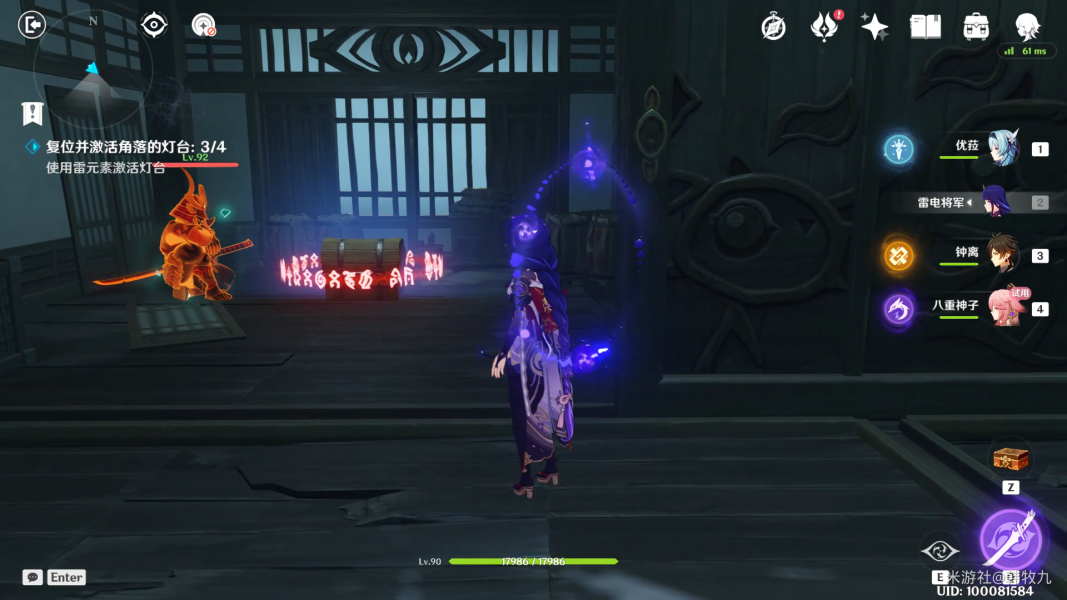Image resolution: width=1067 pixels, height=600 pixels.
Task: Trigger 钟离's orange elemental burst icon
Action: 898,255
